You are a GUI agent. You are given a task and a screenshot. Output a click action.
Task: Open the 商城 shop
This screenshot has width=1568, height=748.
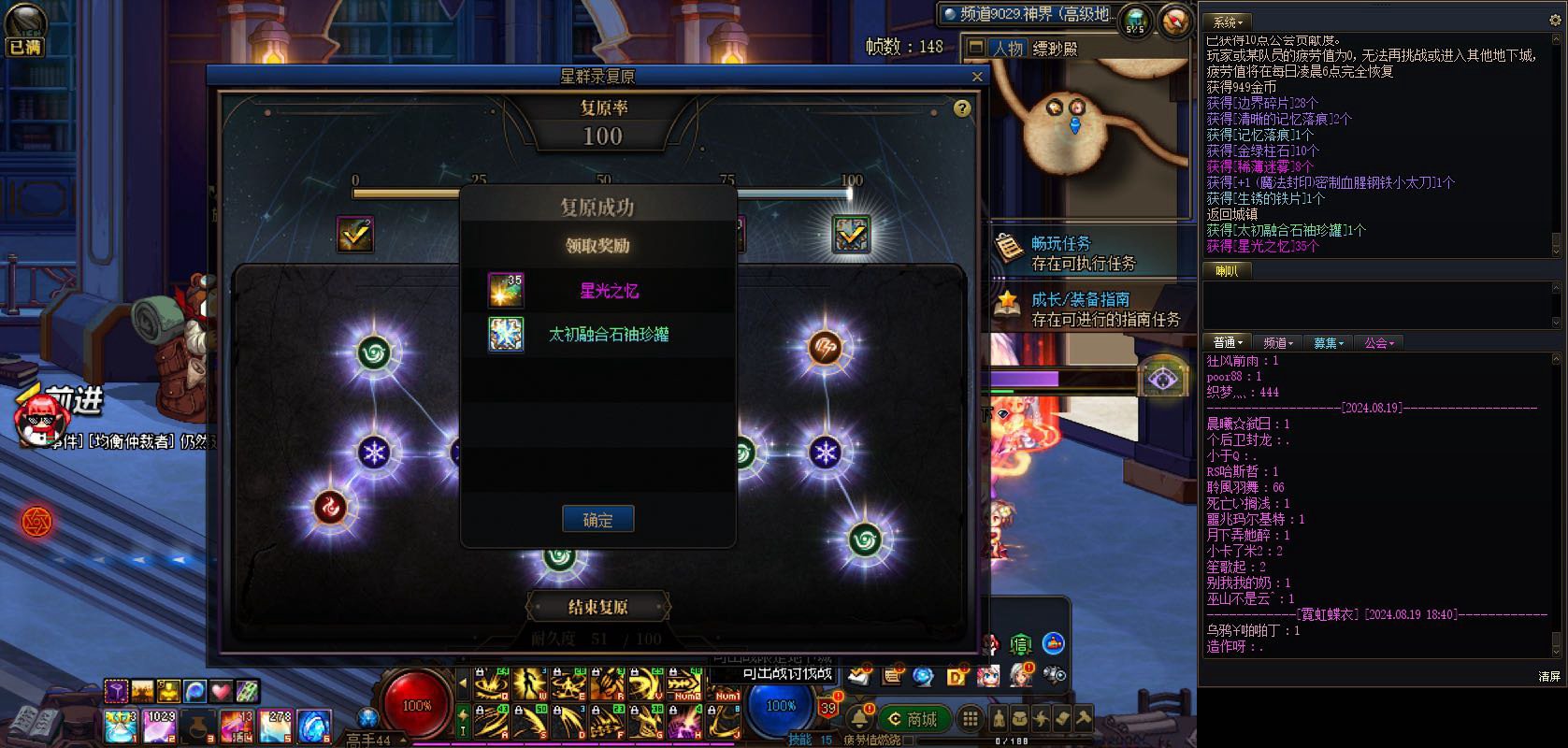point(913,718)
